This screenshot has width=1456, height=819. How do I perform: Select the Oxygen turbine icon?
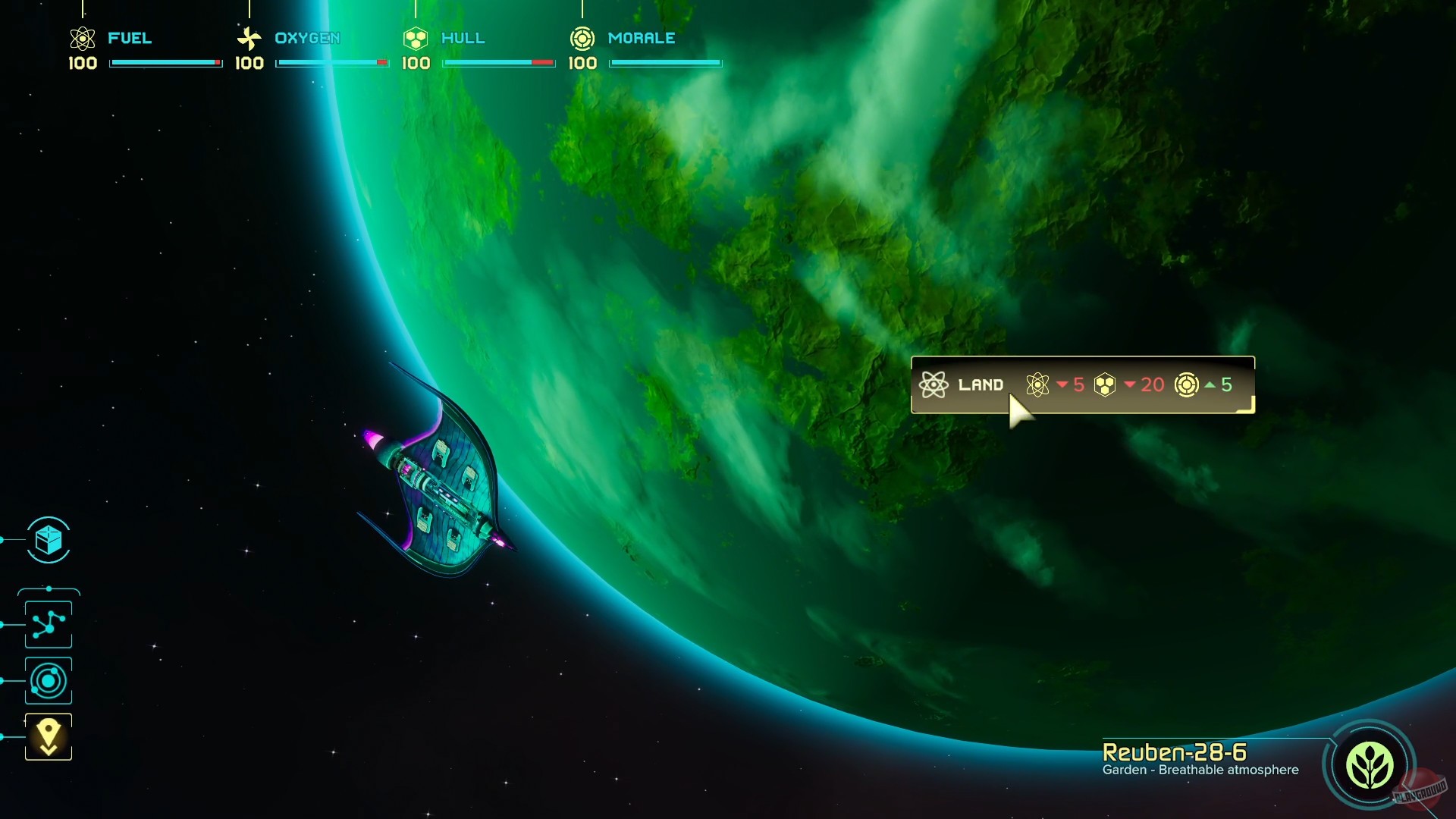(x=249, y=37)
